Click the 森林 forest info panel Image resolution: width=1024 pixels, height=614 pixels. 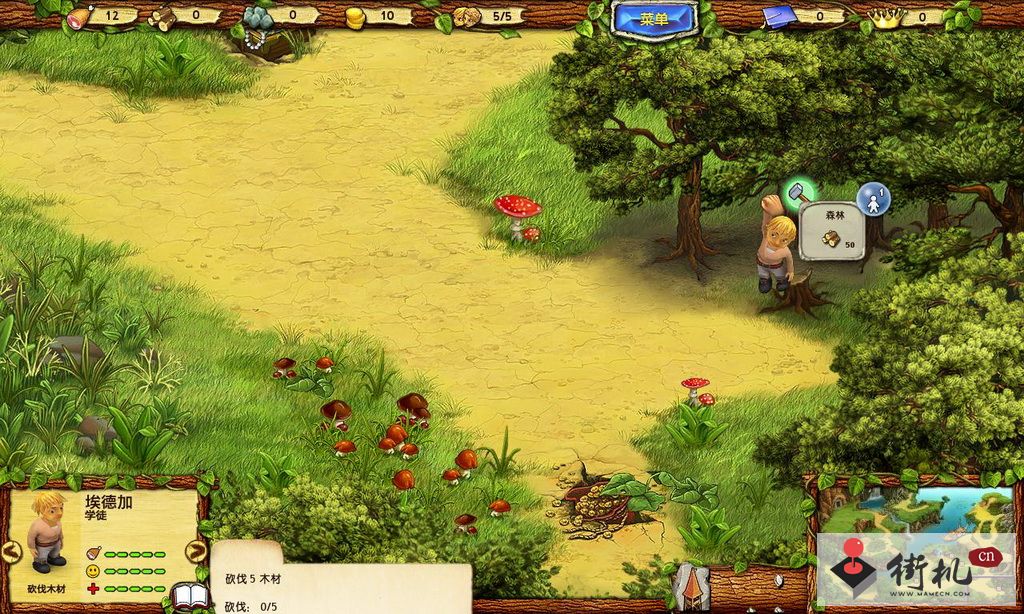832,231
